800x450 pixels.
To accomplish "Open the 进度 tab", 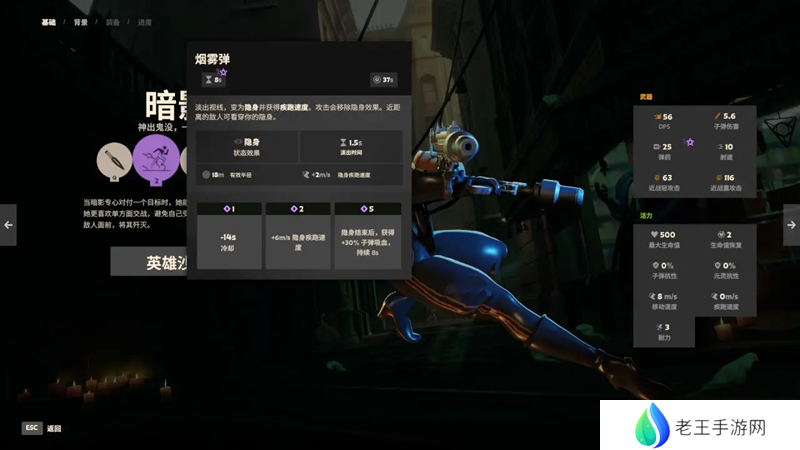I will pos(146,22).
